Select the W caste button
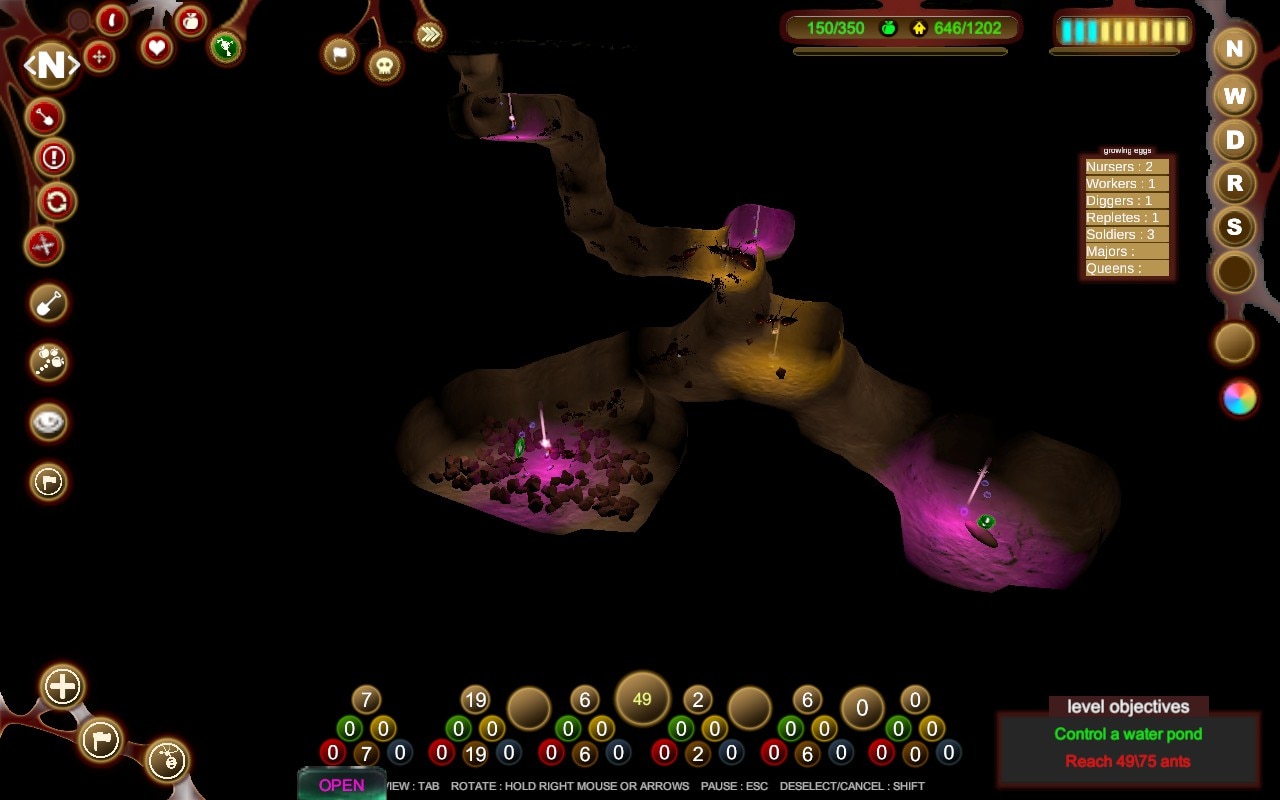Viewport: 1280px width, 800px height. [x=1235, y=96]
